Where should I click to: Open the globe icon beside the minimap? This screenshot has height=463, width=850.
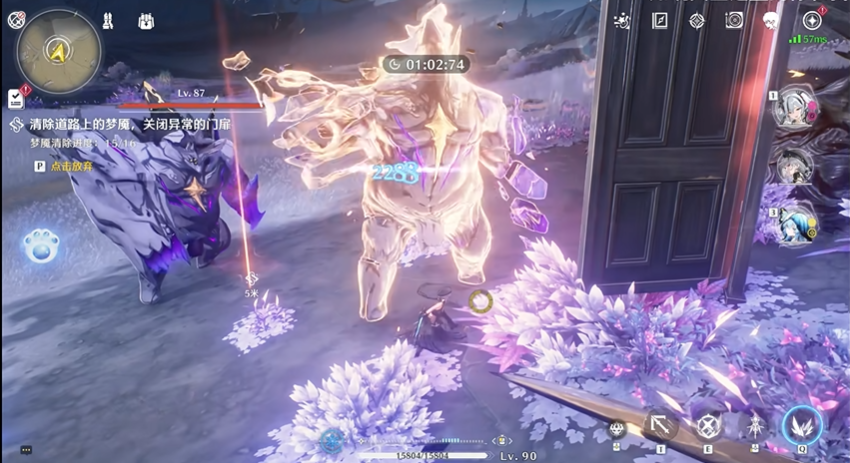pos(15,19)
